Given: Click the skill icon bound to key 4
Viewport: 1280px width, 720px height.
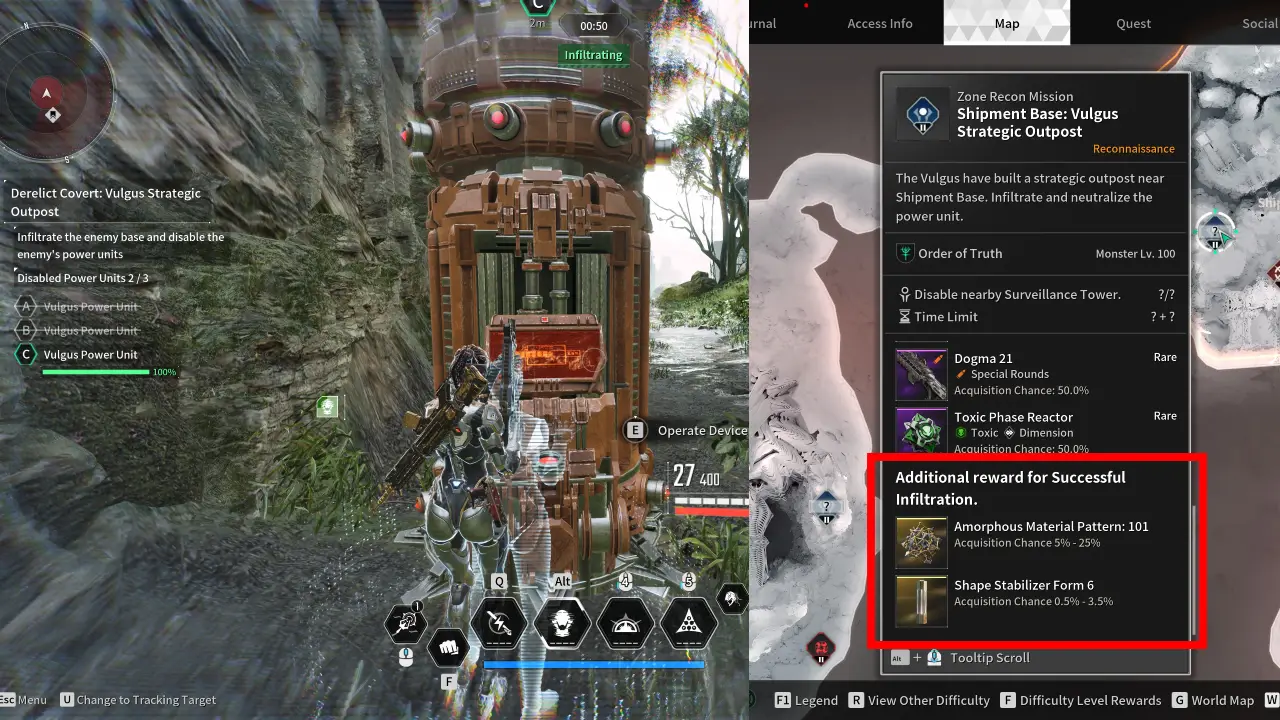Looking at the screenshot, I should click(624, 623).
